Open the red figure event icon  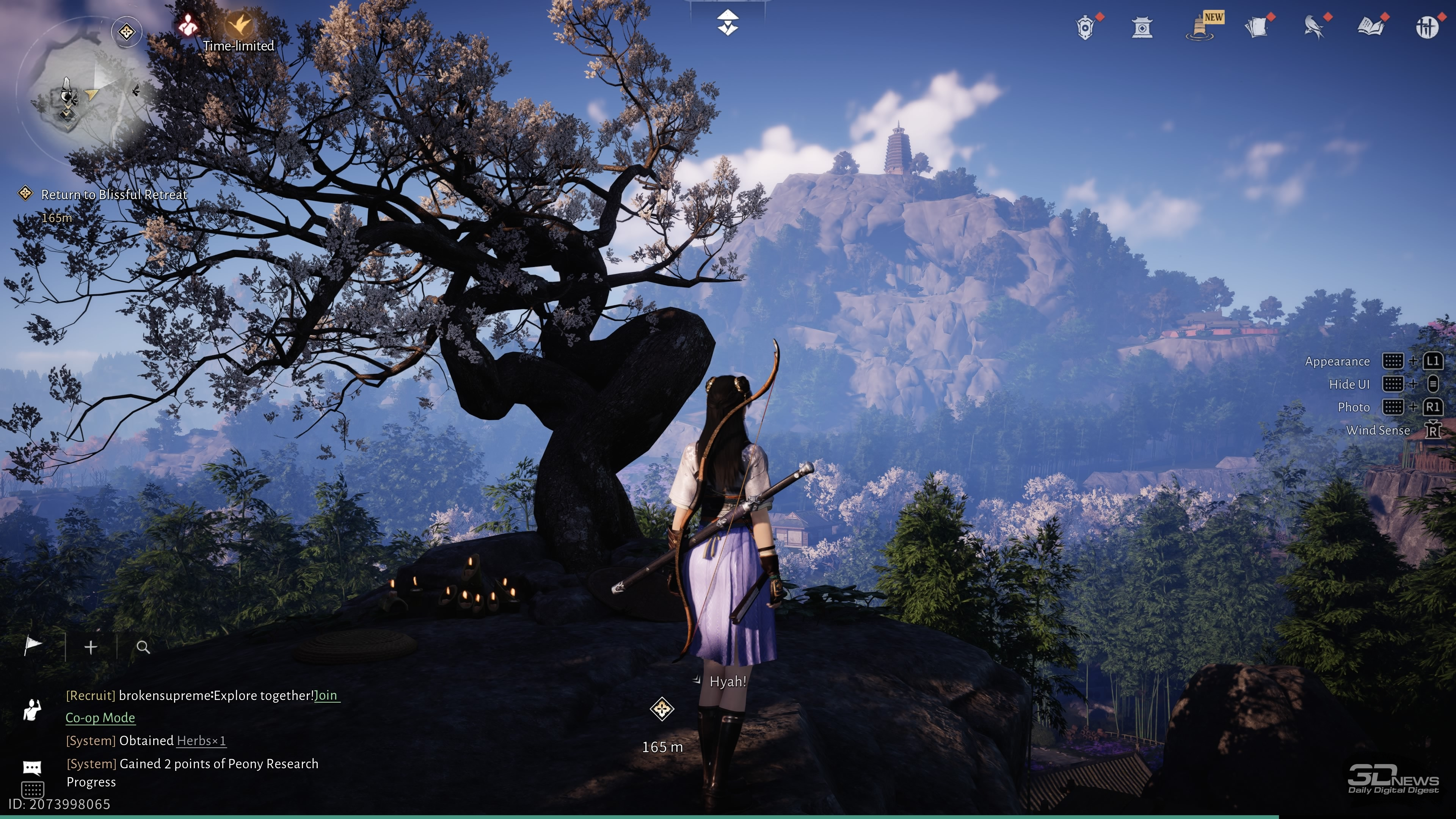point(187,25)
